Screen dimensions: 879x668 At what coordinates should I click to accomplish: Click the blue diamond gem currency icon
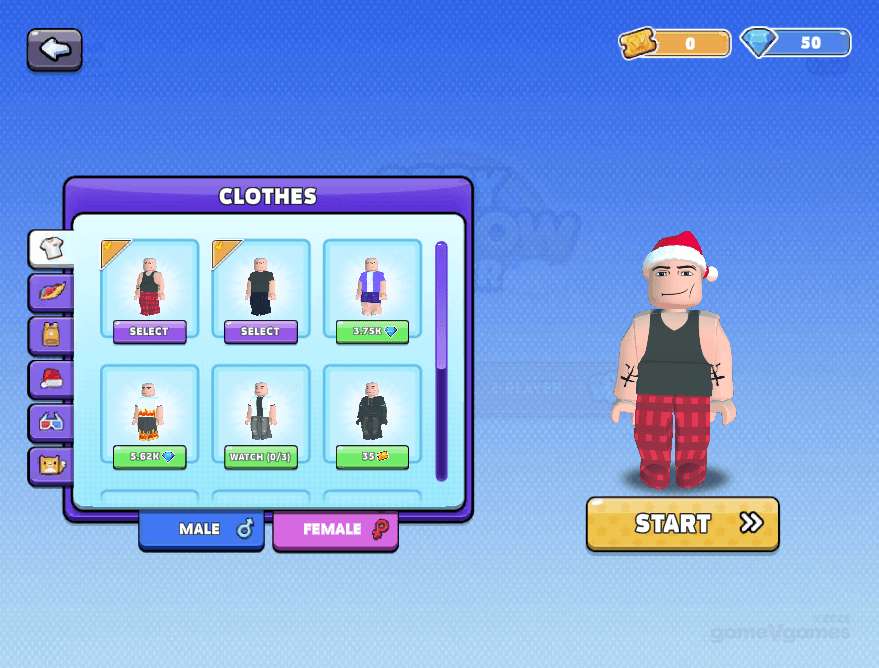click(x=759, y=43)
